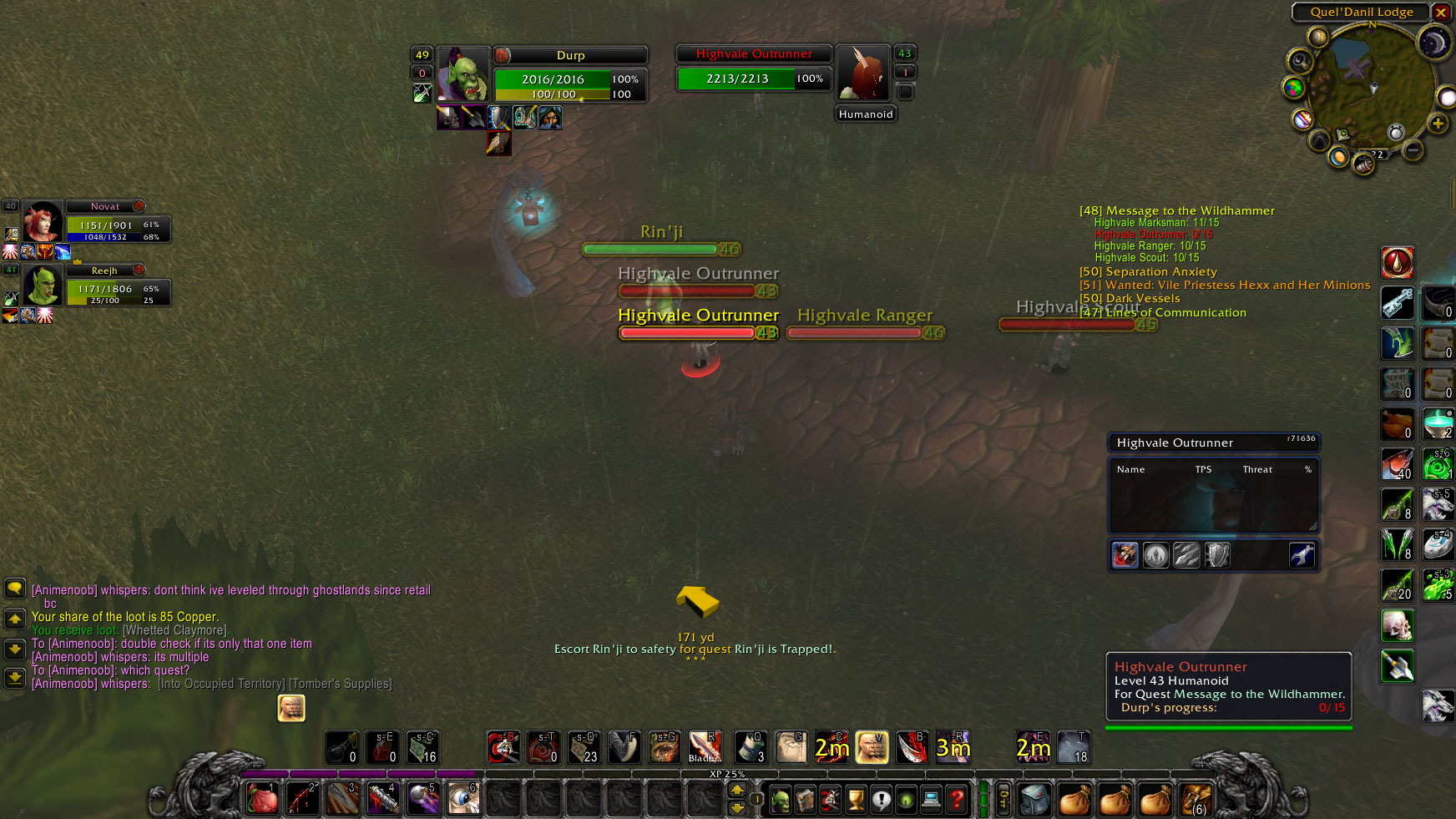
Task: Open the quest log exclamation micro button
Action: (880, 797)
